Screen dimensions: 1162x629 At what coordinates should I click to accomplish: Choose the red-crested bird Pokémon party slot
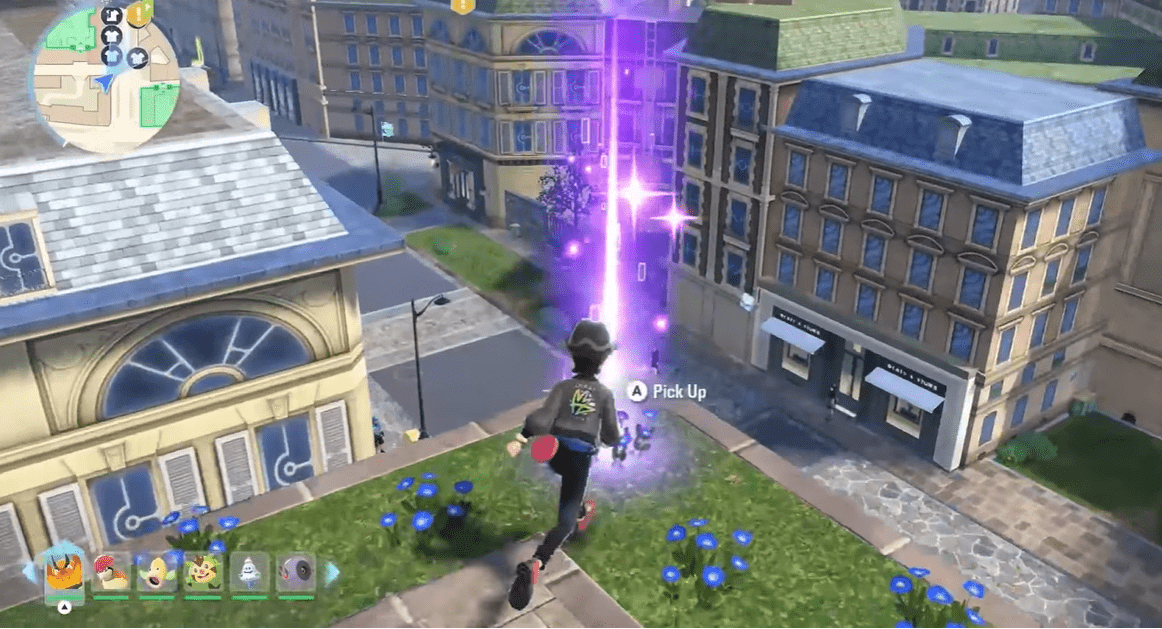point(112,573)
